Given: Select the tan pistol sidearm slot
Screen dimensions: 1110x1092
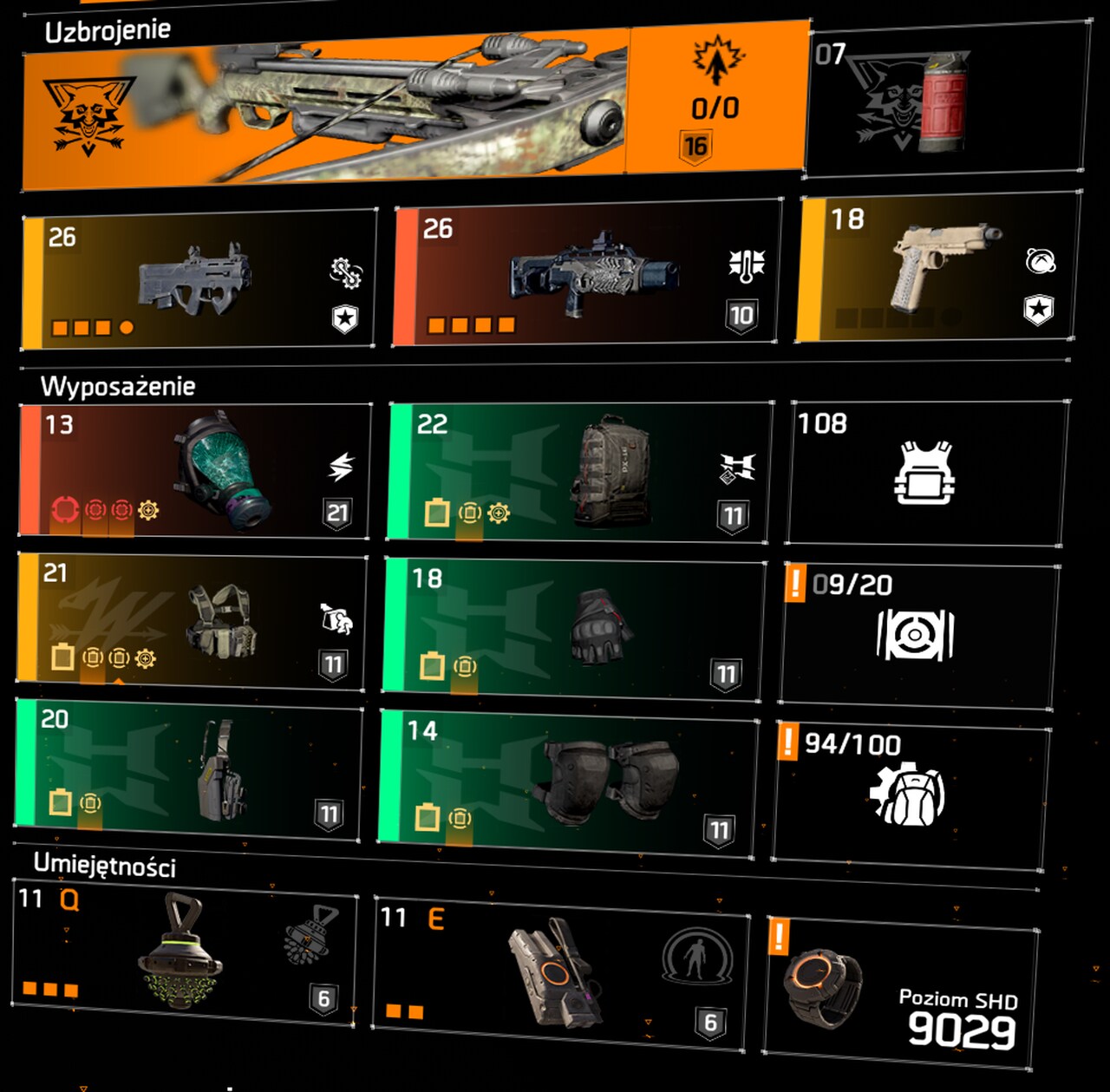Looking at the screenshot, I should click(x=939, y=267).
